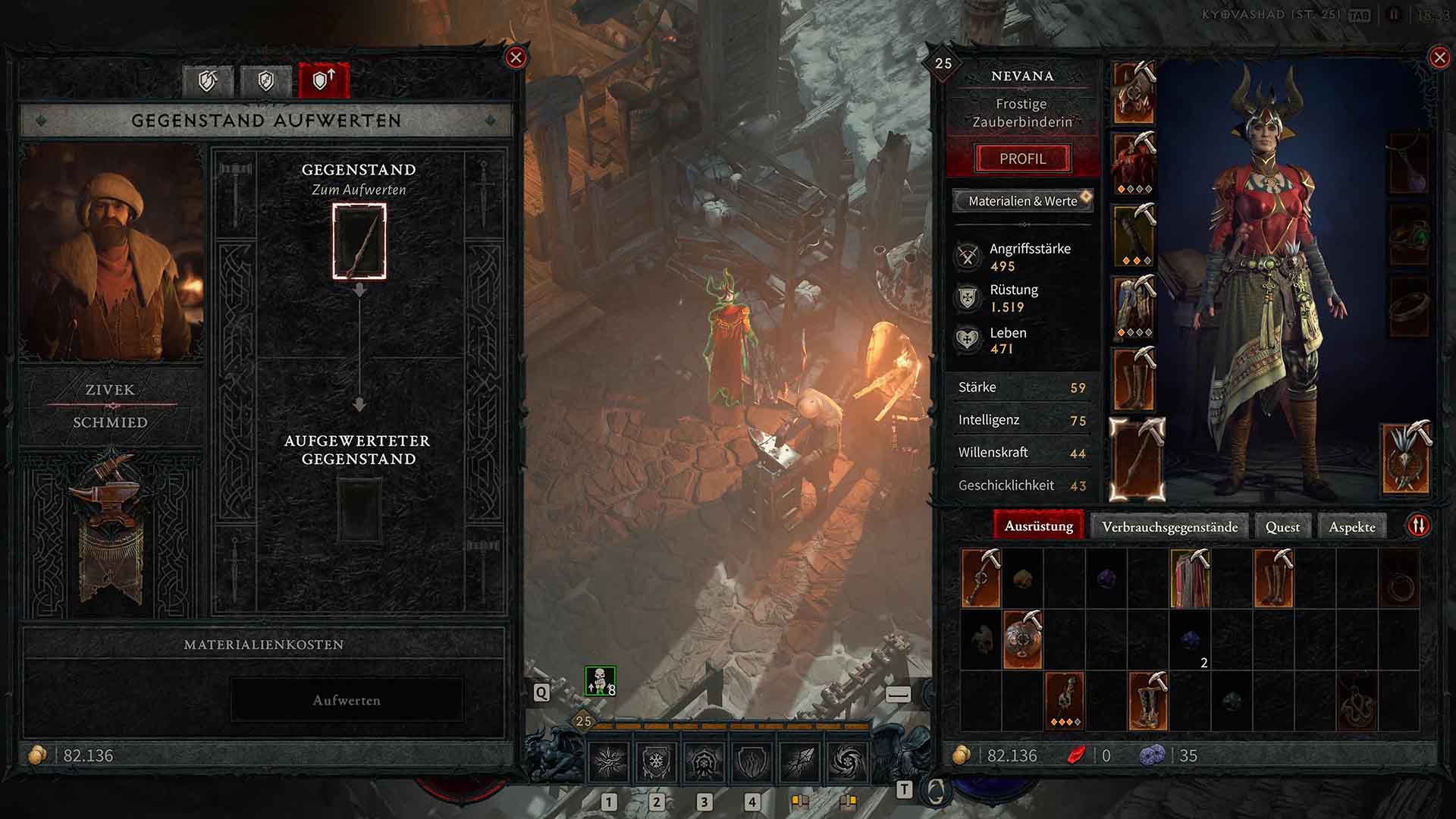
Task: Open the Aspekte tab
Action: (x=1353, y=525)
